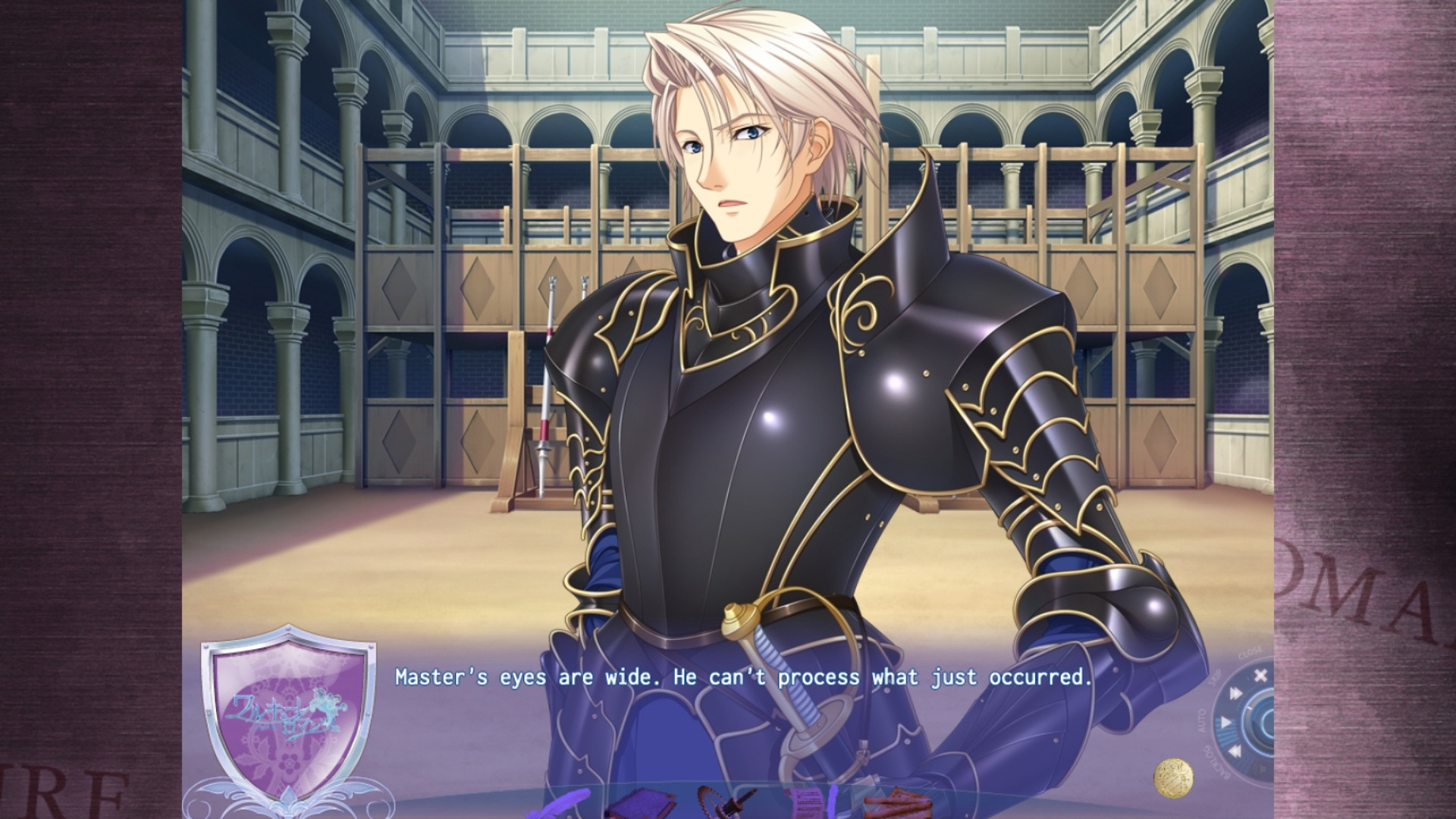Close the dialogue window with the X

pyautogui.click(x=1260, y=676)
